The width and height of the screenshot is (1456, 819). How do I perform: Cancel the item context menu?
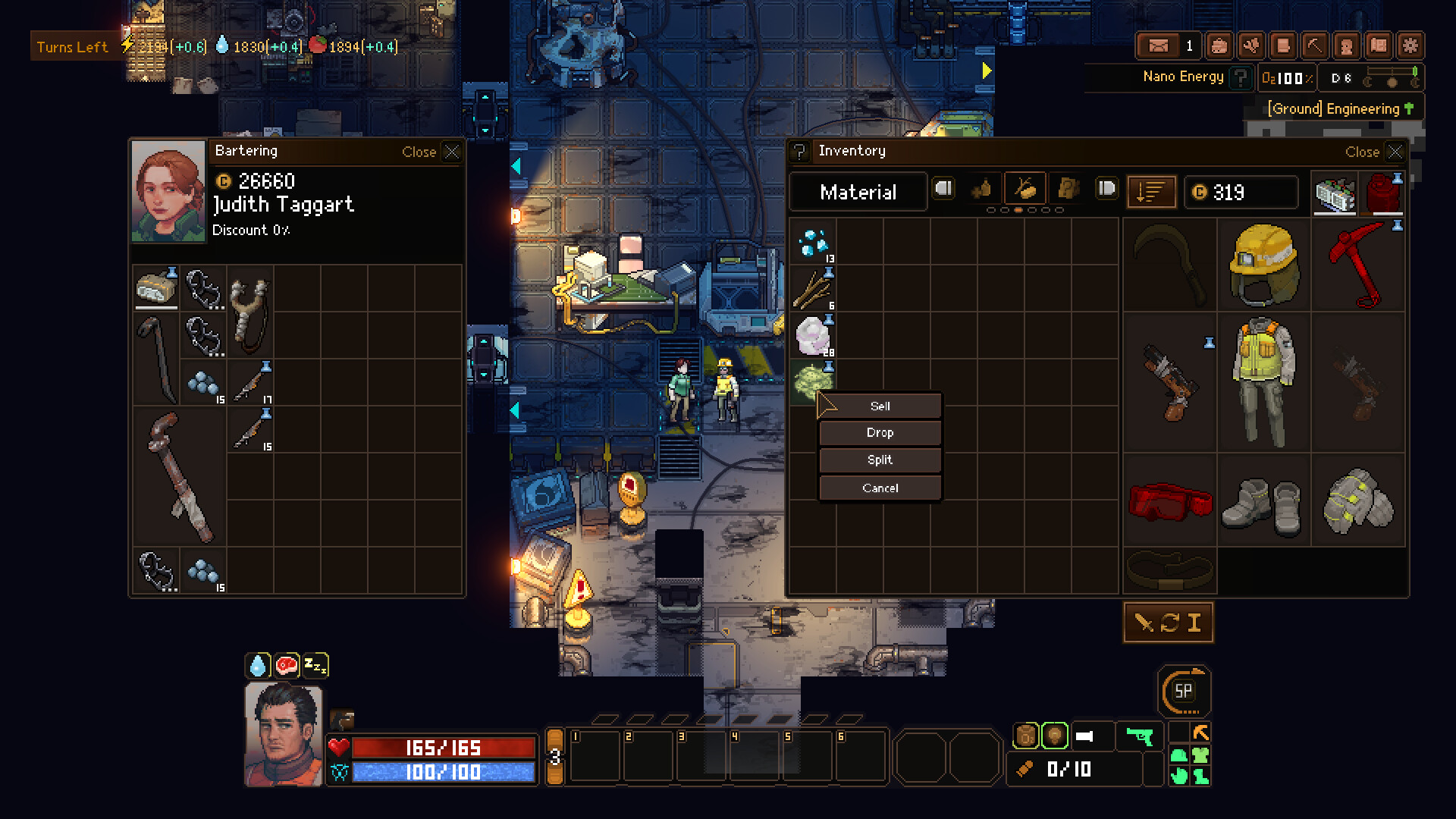pos(880,488)
